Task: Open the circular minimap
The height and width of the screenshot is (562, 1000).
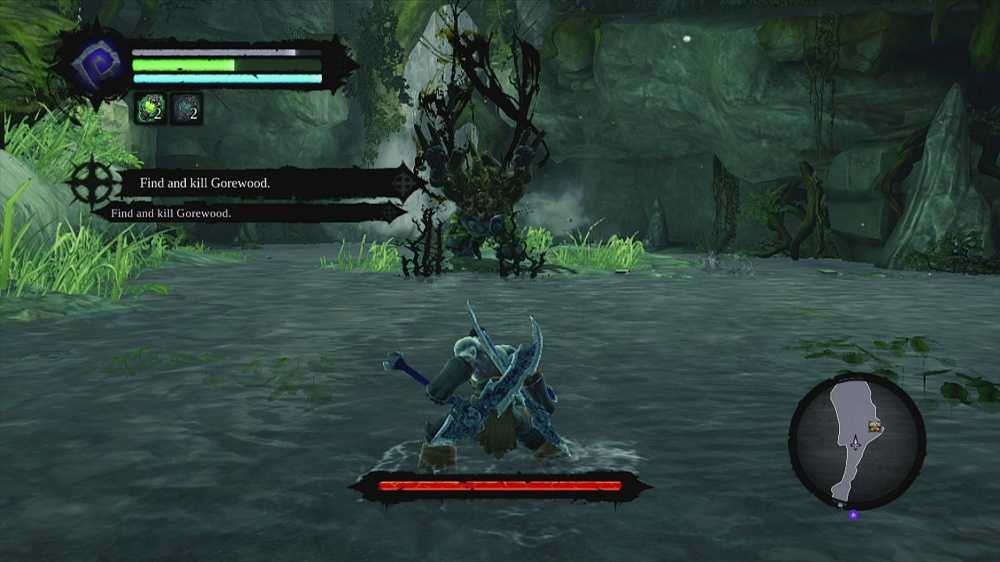Action: pyautogui.click(x=857, y=441)
